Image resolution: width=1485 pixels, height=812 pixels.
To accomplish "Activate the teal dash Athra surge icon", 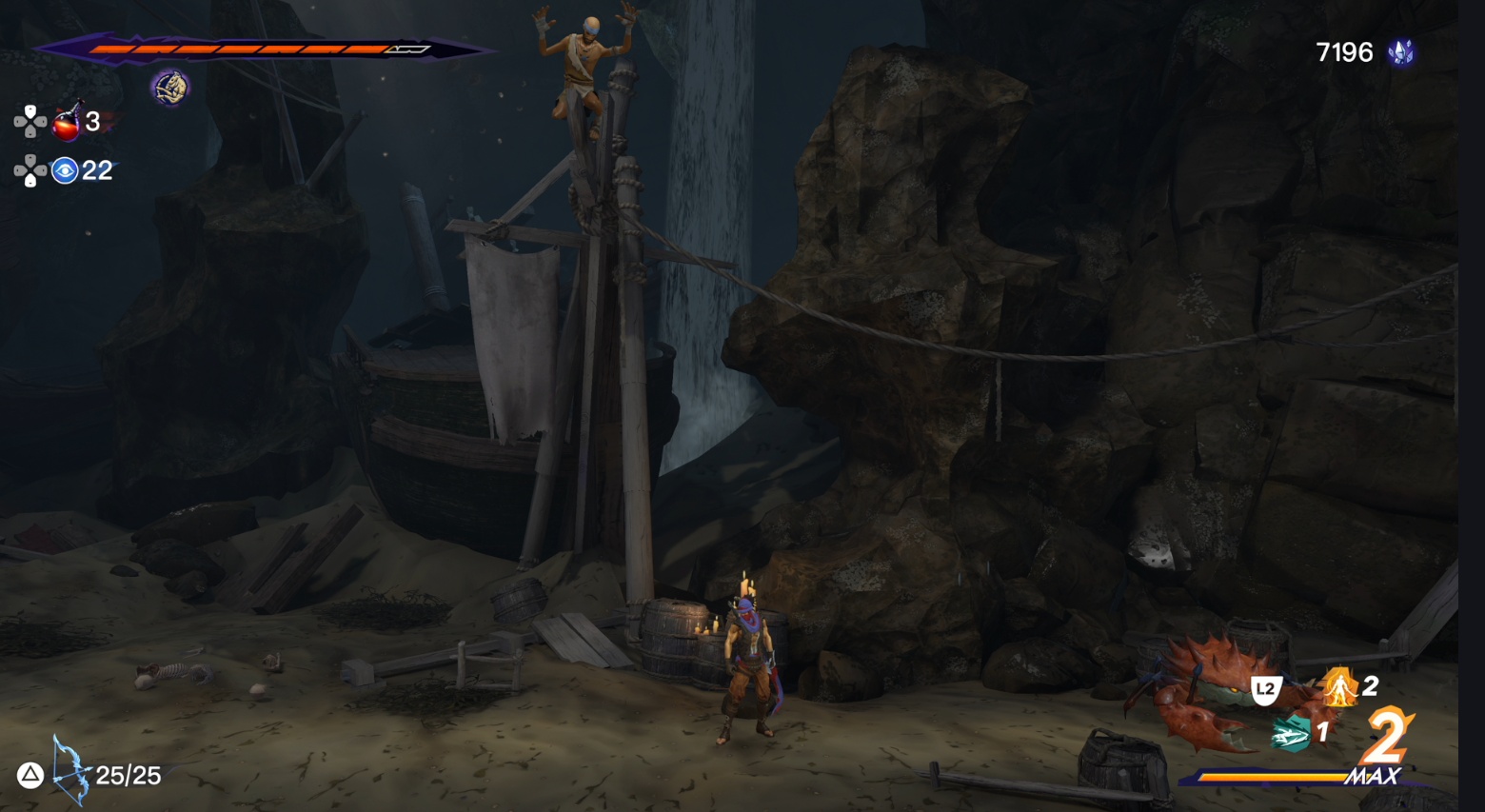I will coord(1291,733).
